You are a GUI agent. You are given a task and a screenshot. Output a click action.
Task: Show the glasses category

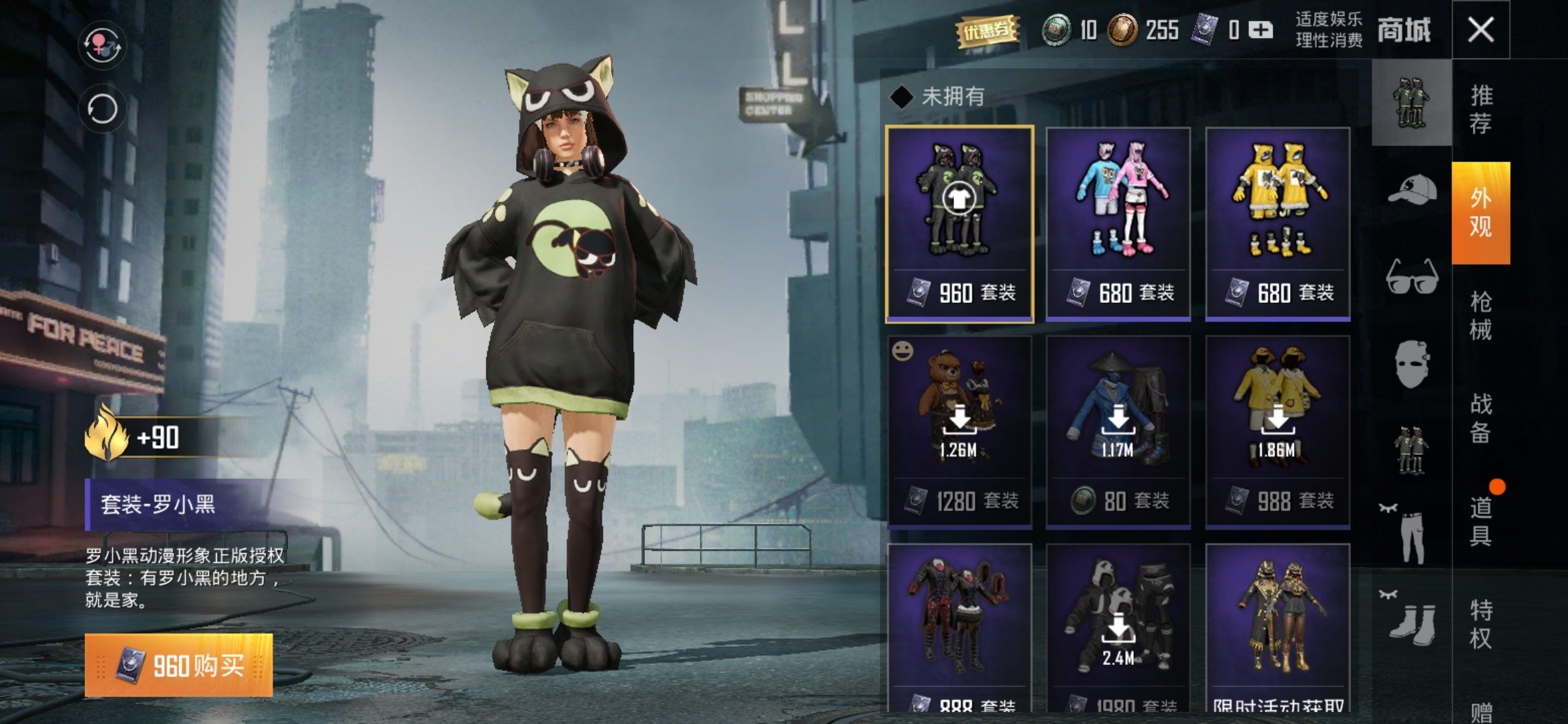coord(1412,276)
